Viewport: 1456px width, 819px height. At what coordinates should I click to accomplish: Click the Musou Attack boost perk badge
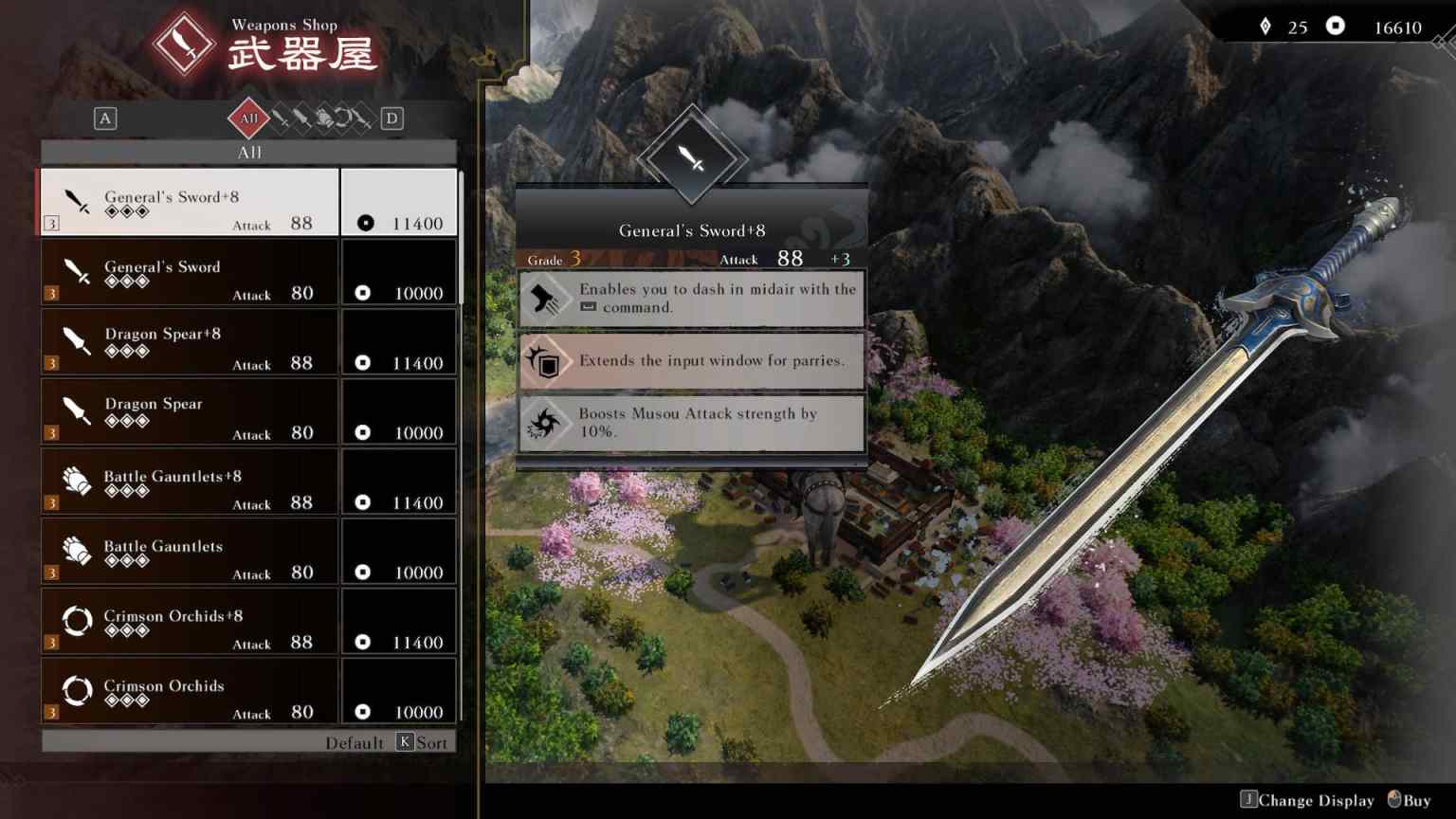(544, 423)
